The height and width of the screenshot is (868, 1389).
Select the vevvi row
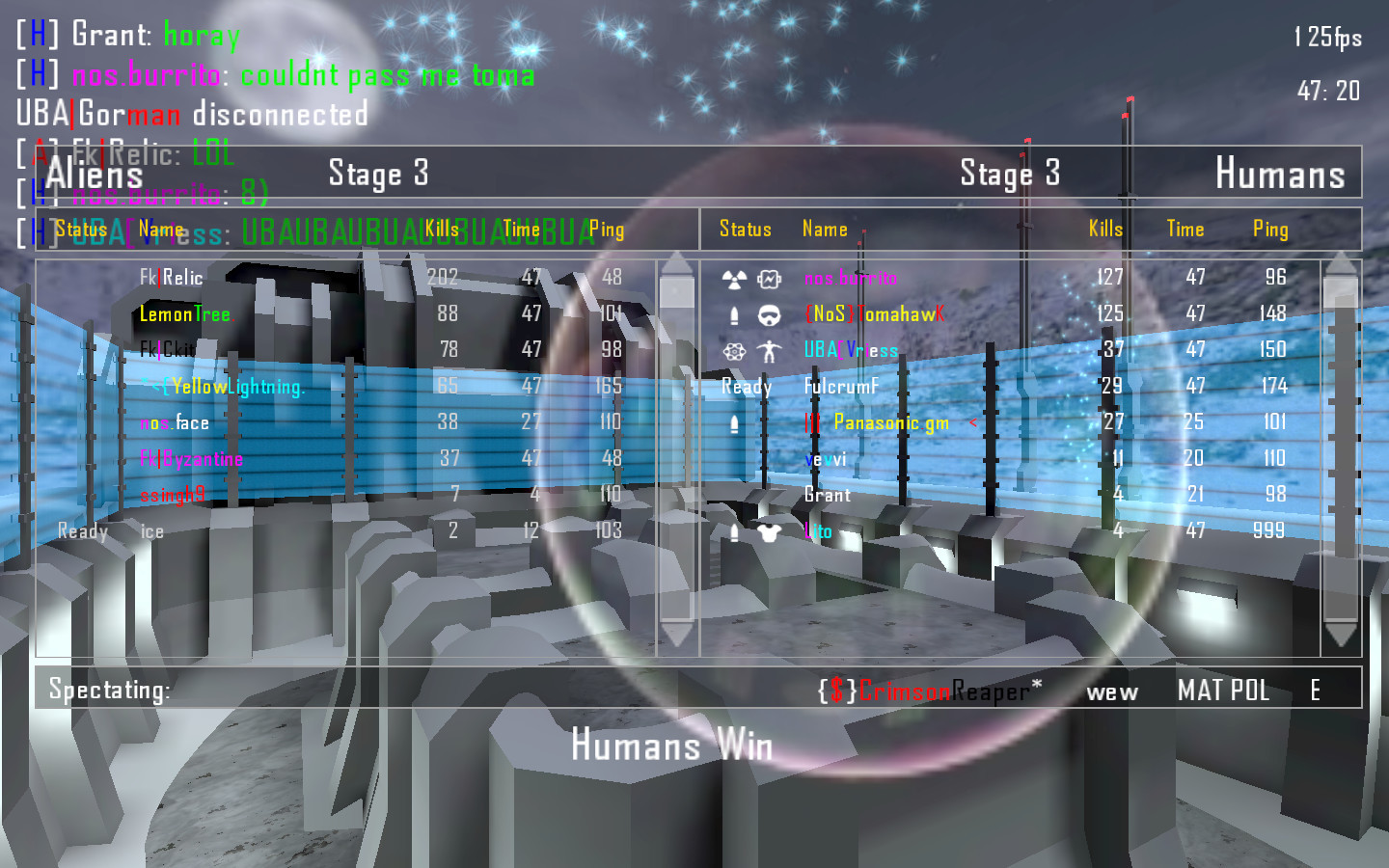click(x=826, y=459)
